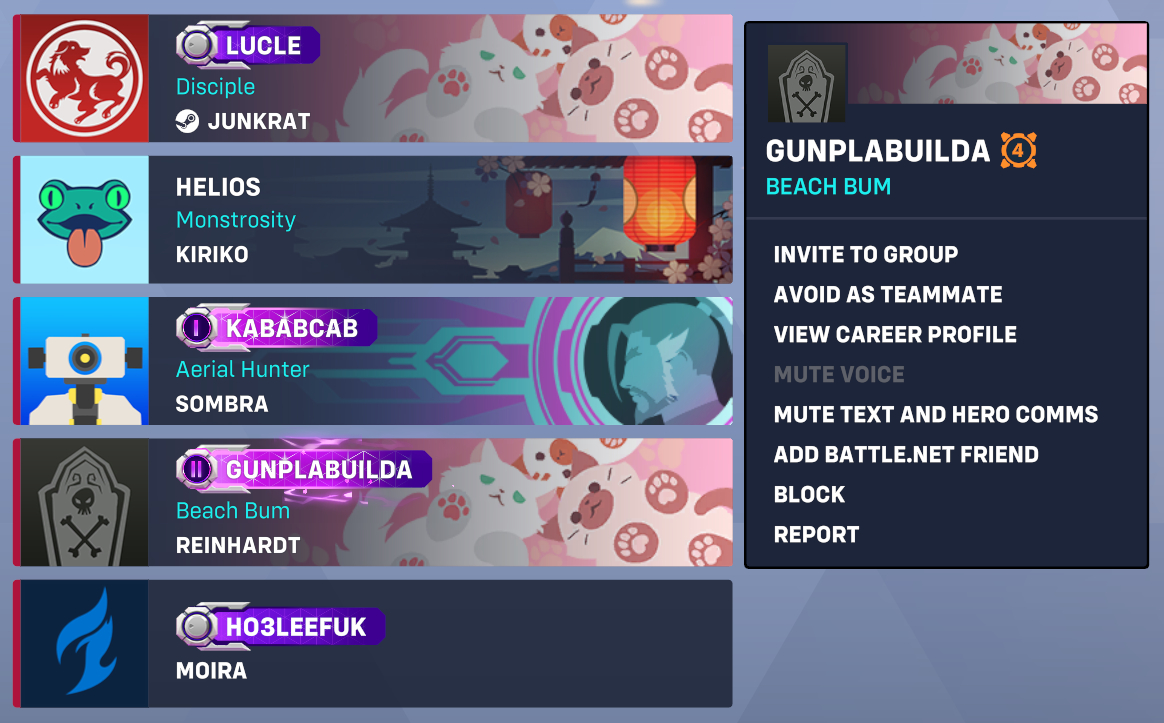
Task: Choose HO3LEEFUK's Moira row
Action: point(440,644)
